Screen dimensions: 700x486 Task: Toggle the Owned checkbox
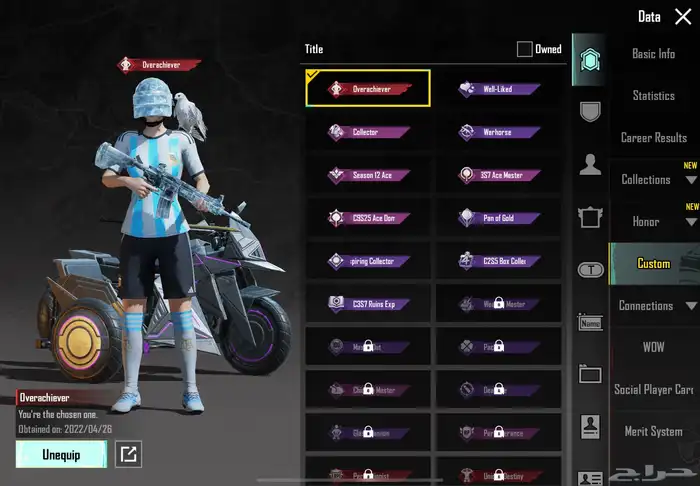[x=525, y=49]
